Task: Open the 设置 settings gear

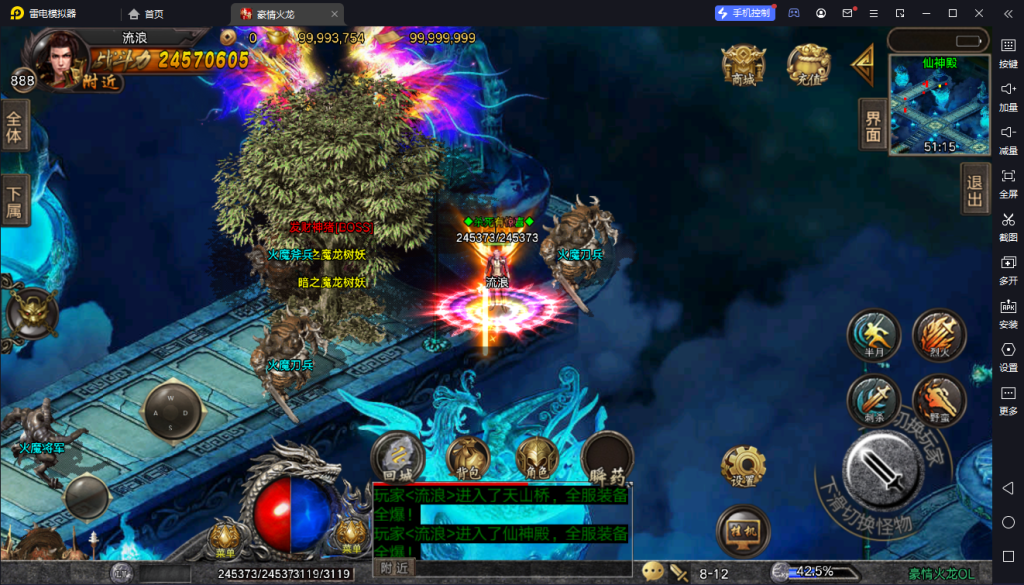Action: point(743,464)
